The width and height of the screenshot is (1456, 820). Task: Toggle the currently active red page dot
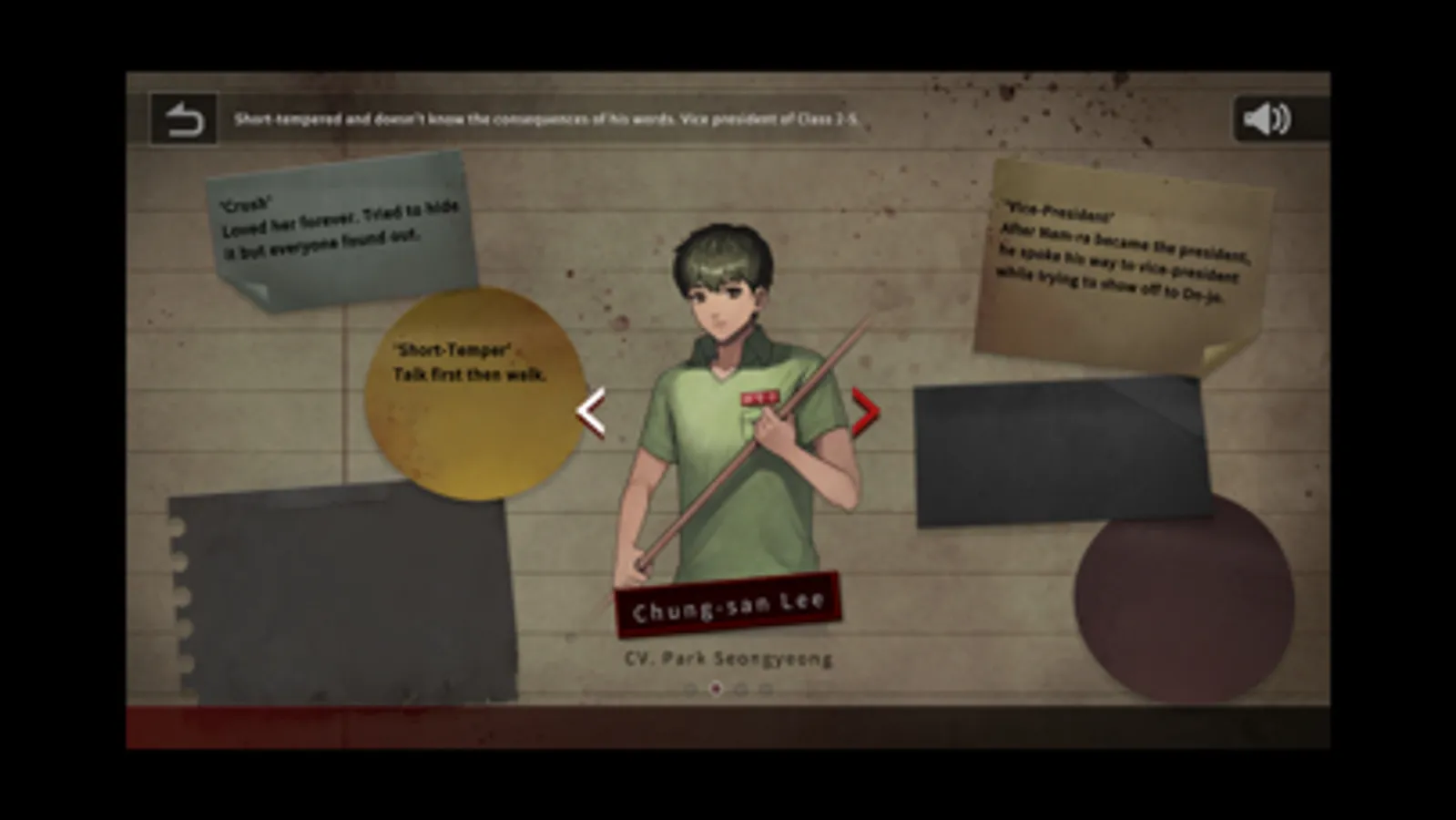pos(716,689)
